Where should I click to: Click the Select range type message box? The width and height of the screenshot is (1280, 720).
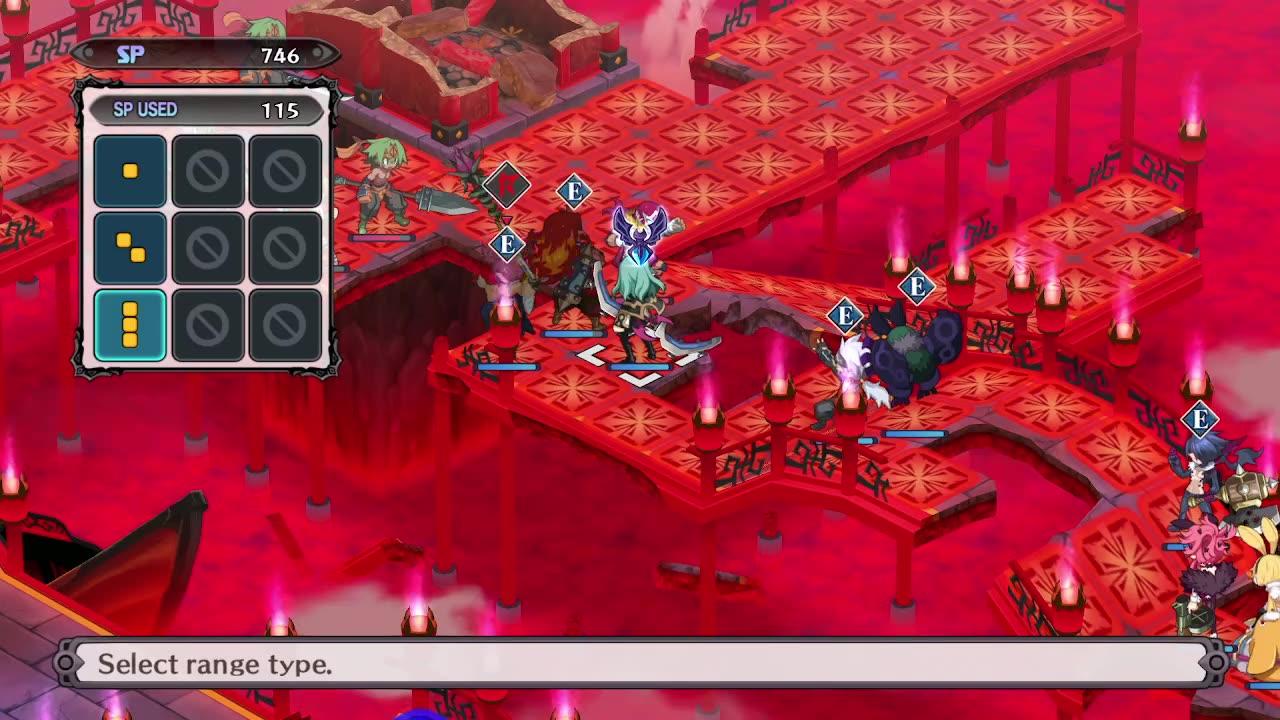coord(640,661)
